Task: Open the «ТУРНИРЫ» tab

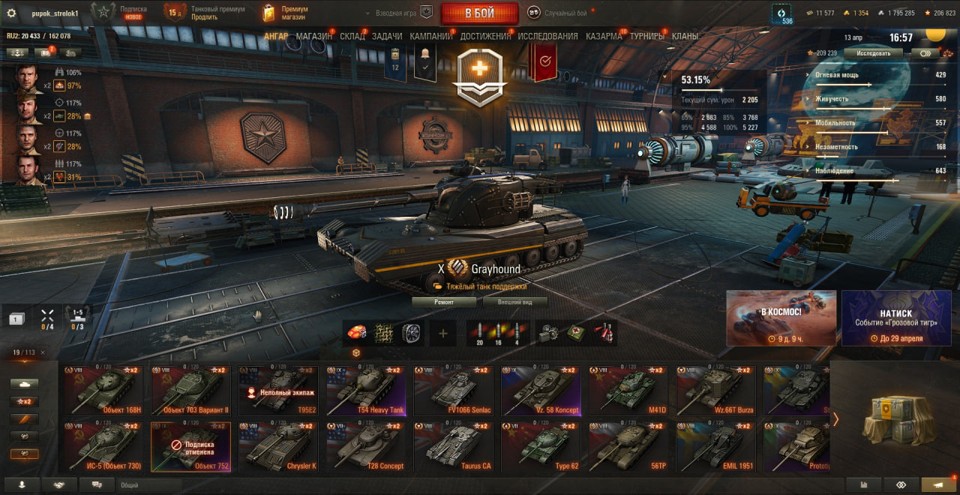Action: [x=648, y=36]
